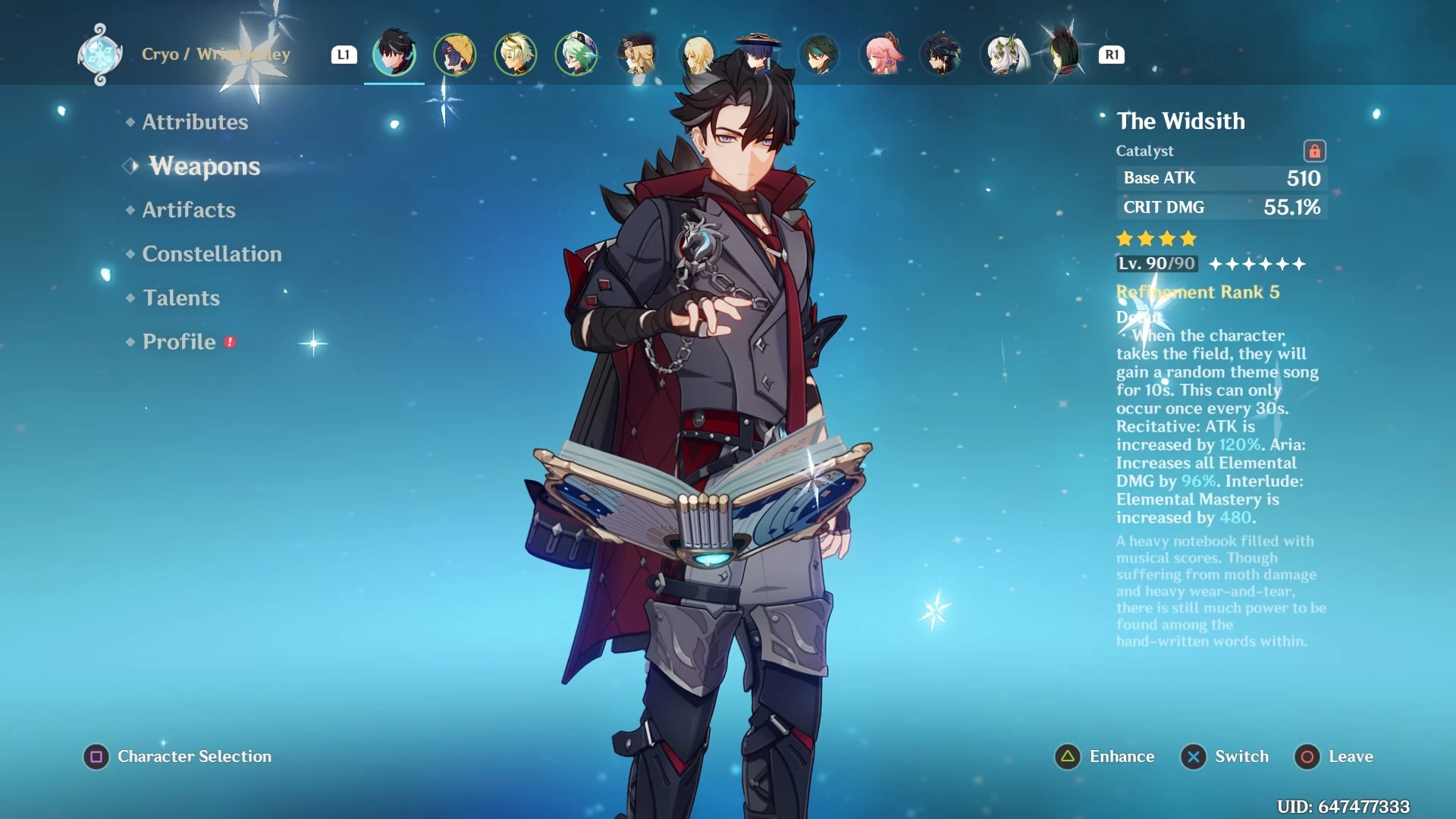Choose Xiao's portrait
Image resolution: width=1456 pixels, height=819 pixels.
819,54
